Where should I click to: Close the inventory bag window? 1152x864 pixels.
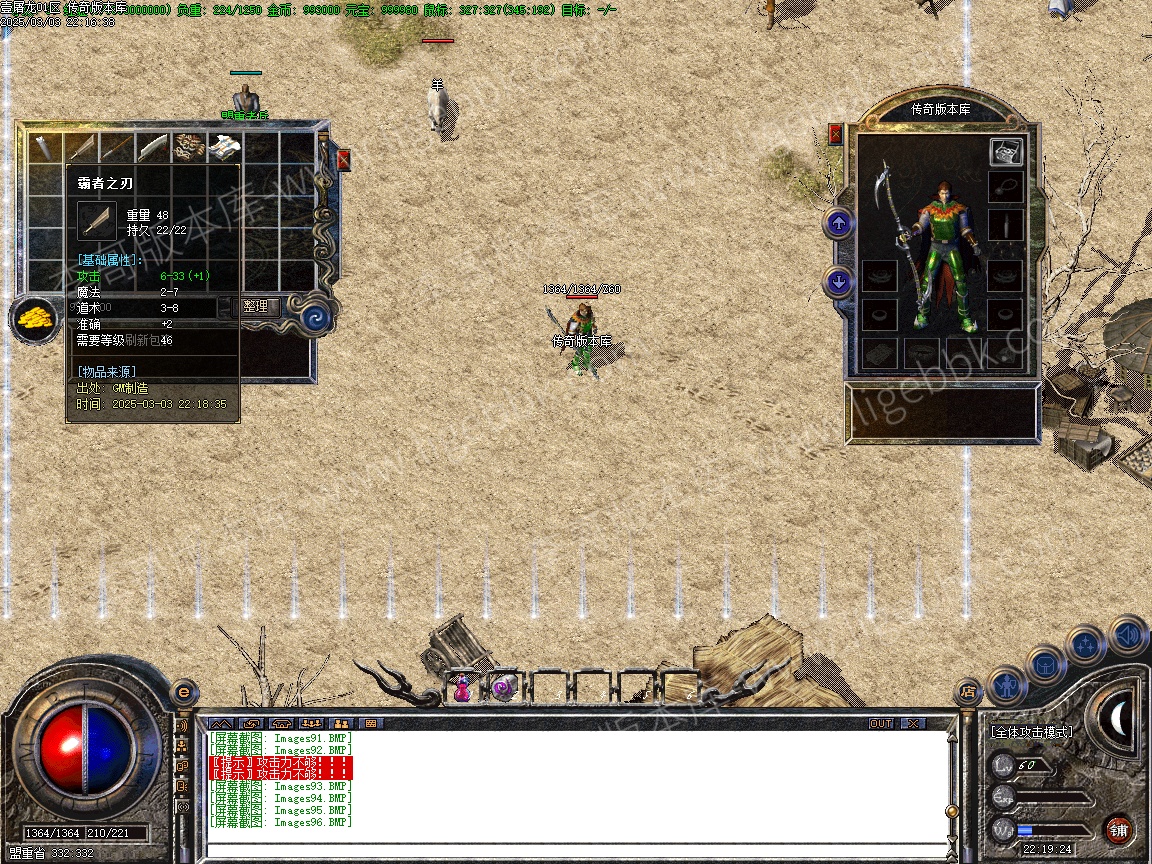(344, 160)
